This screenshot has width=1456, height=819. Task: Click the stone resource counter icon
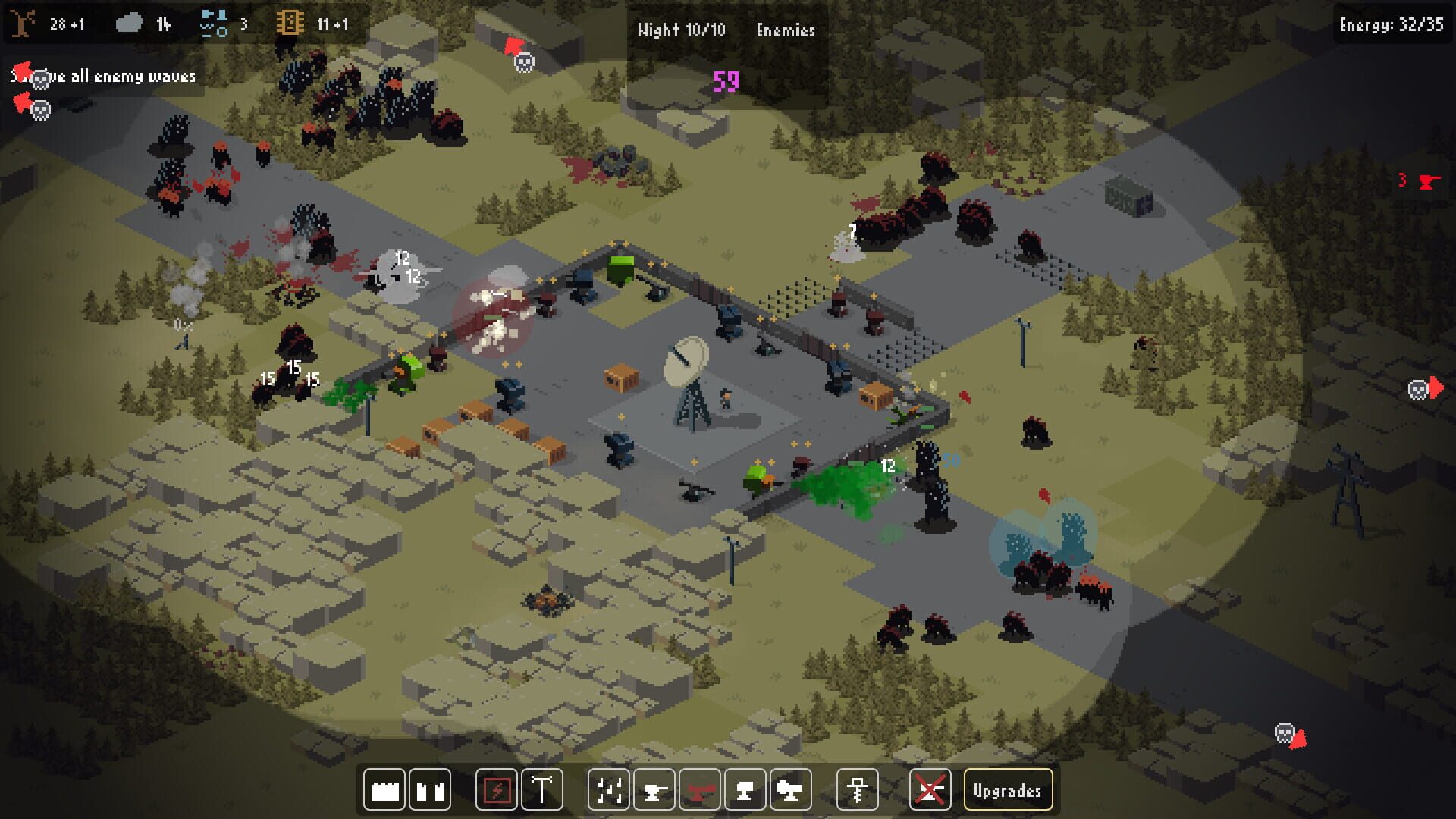tap(129, 23)
